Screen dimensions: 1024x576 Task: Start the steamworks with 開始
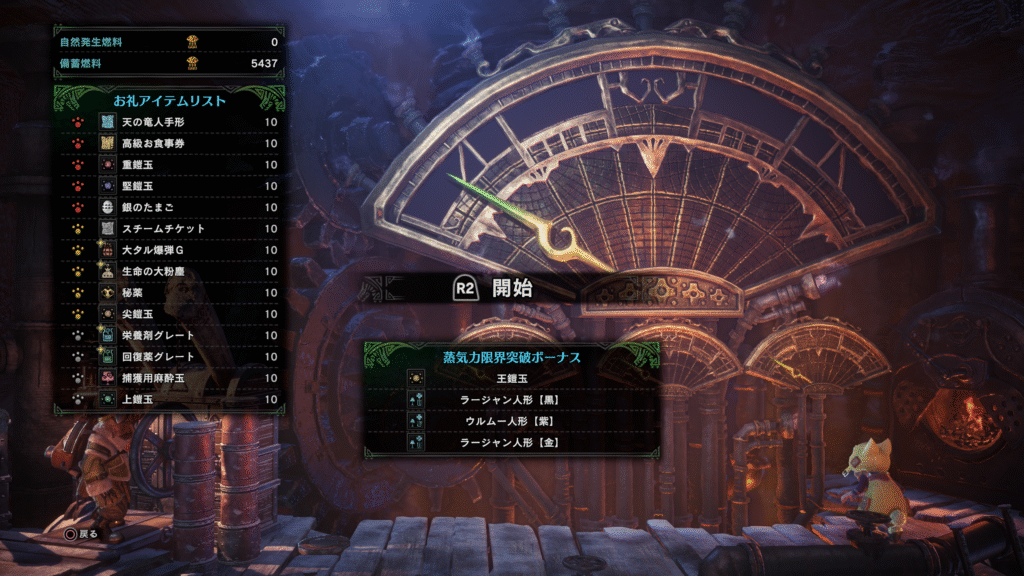[x=496, y=290]
